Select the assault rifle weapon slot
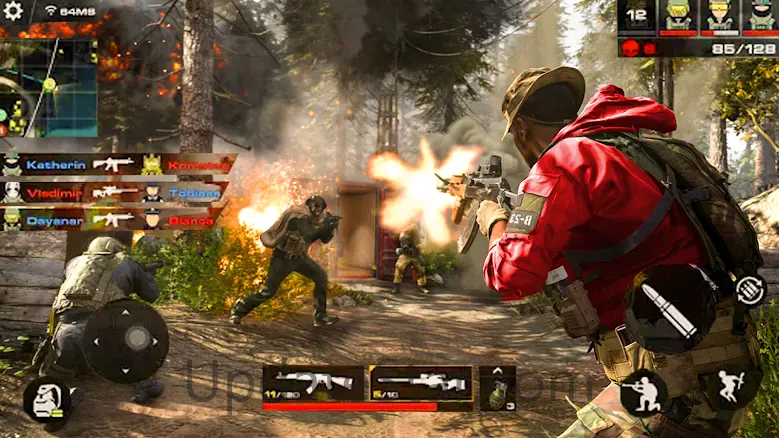 (x=313, y=383)
